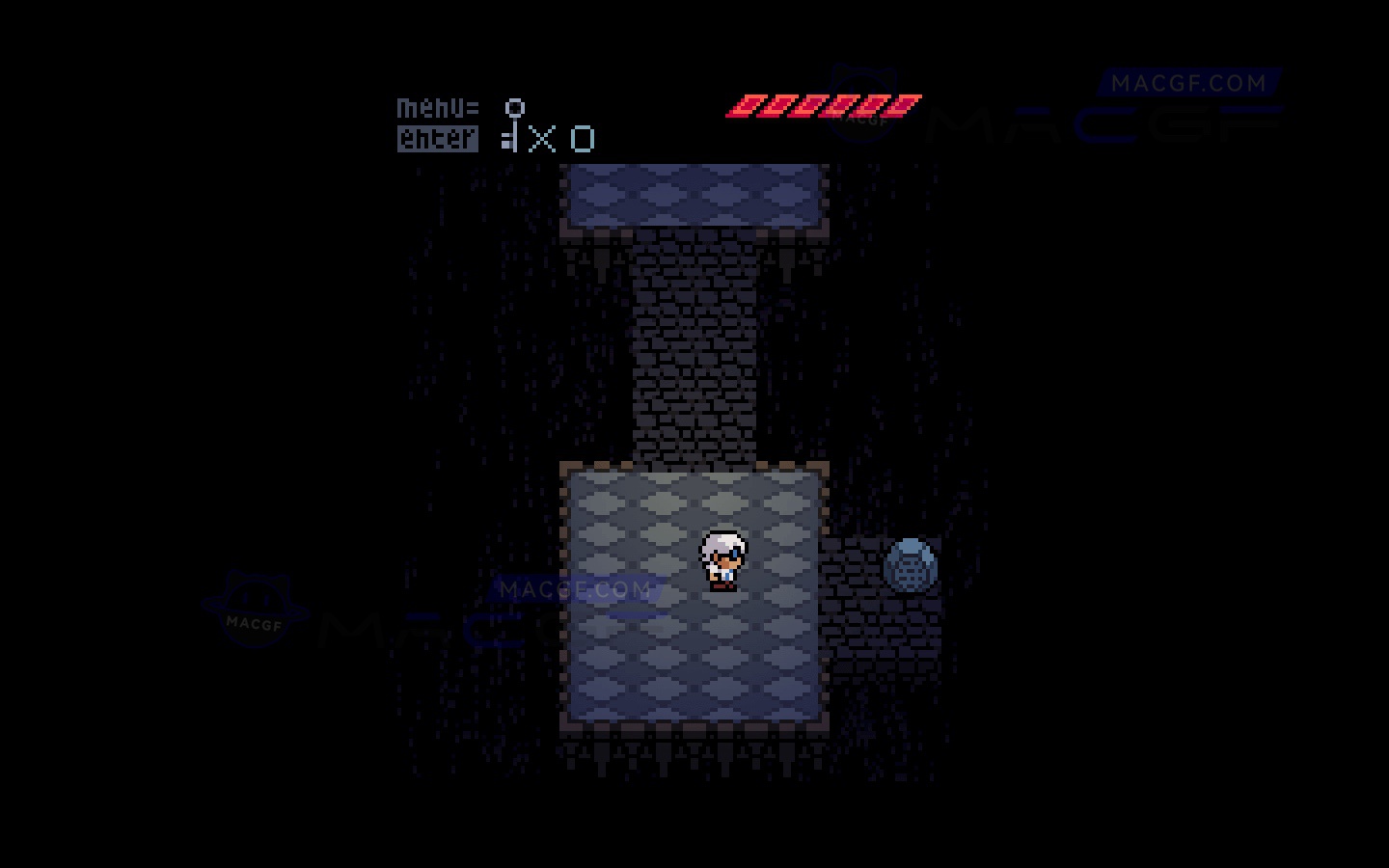Select the highlighted ENTER label
Screen dimensions: 1389x868
point(436,140)
